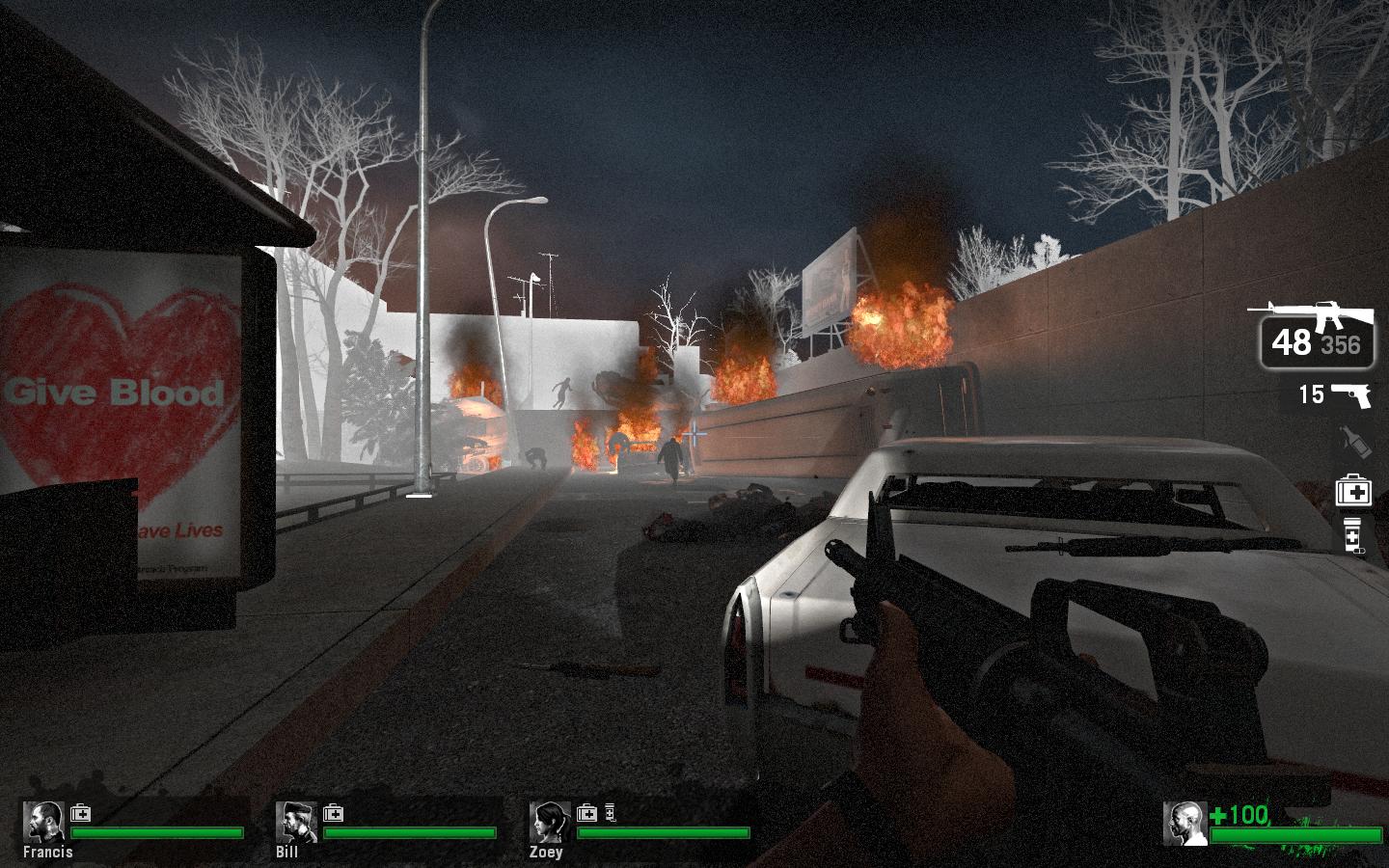The height and width of the screenshot is (868, 1389).
Task: Choose the Molotov bottle slot
Action: [1352, 443]
